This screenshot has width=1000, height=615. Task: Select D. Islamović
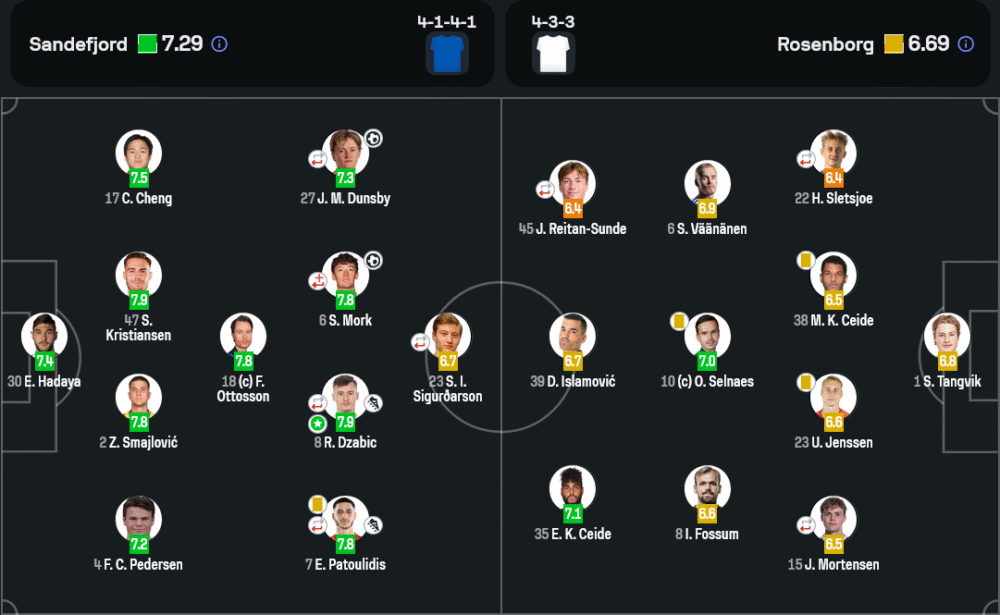pos(572,336)
